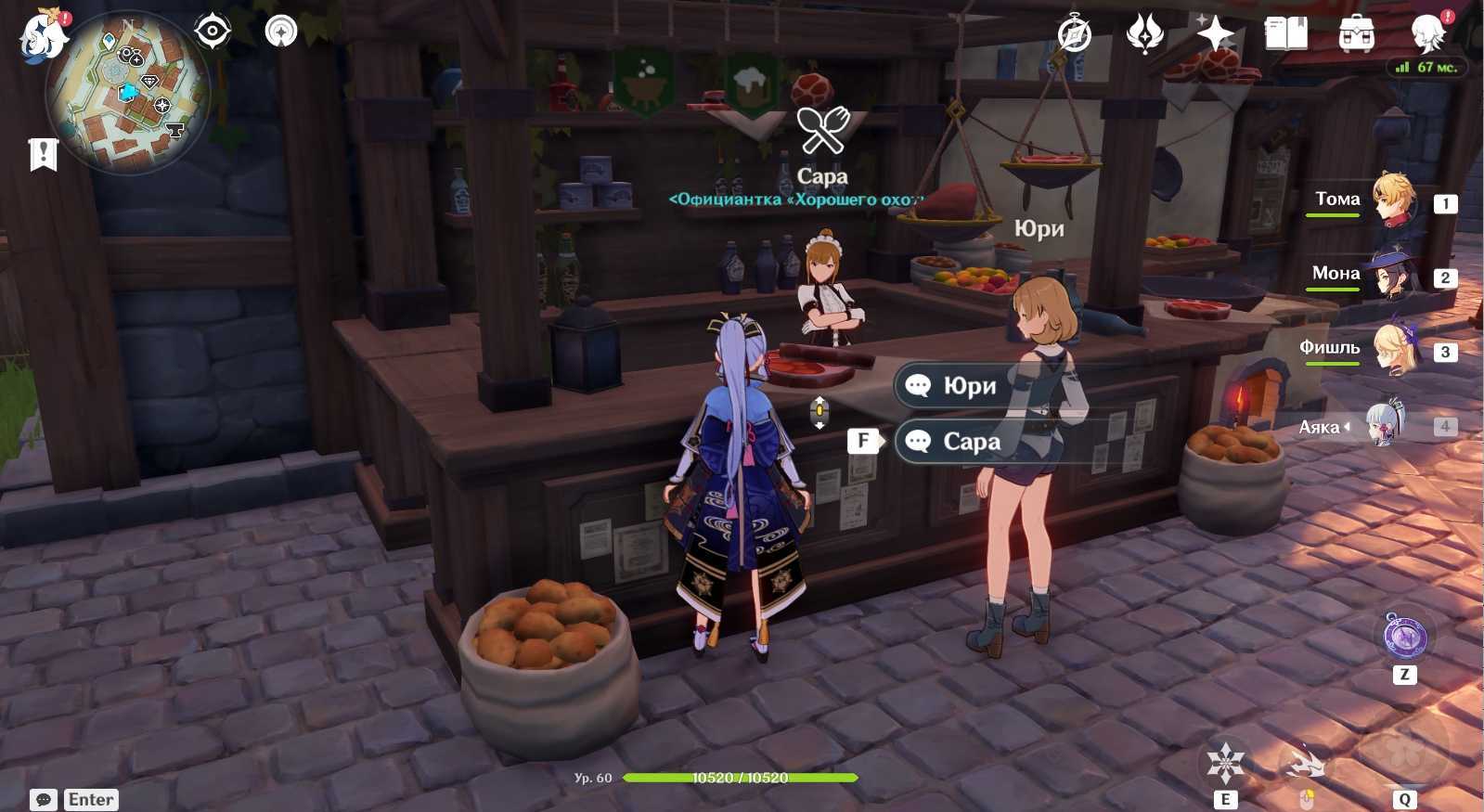Open the compass events icon
This screenshot has width=1484, height=812.
(1075, 34)
